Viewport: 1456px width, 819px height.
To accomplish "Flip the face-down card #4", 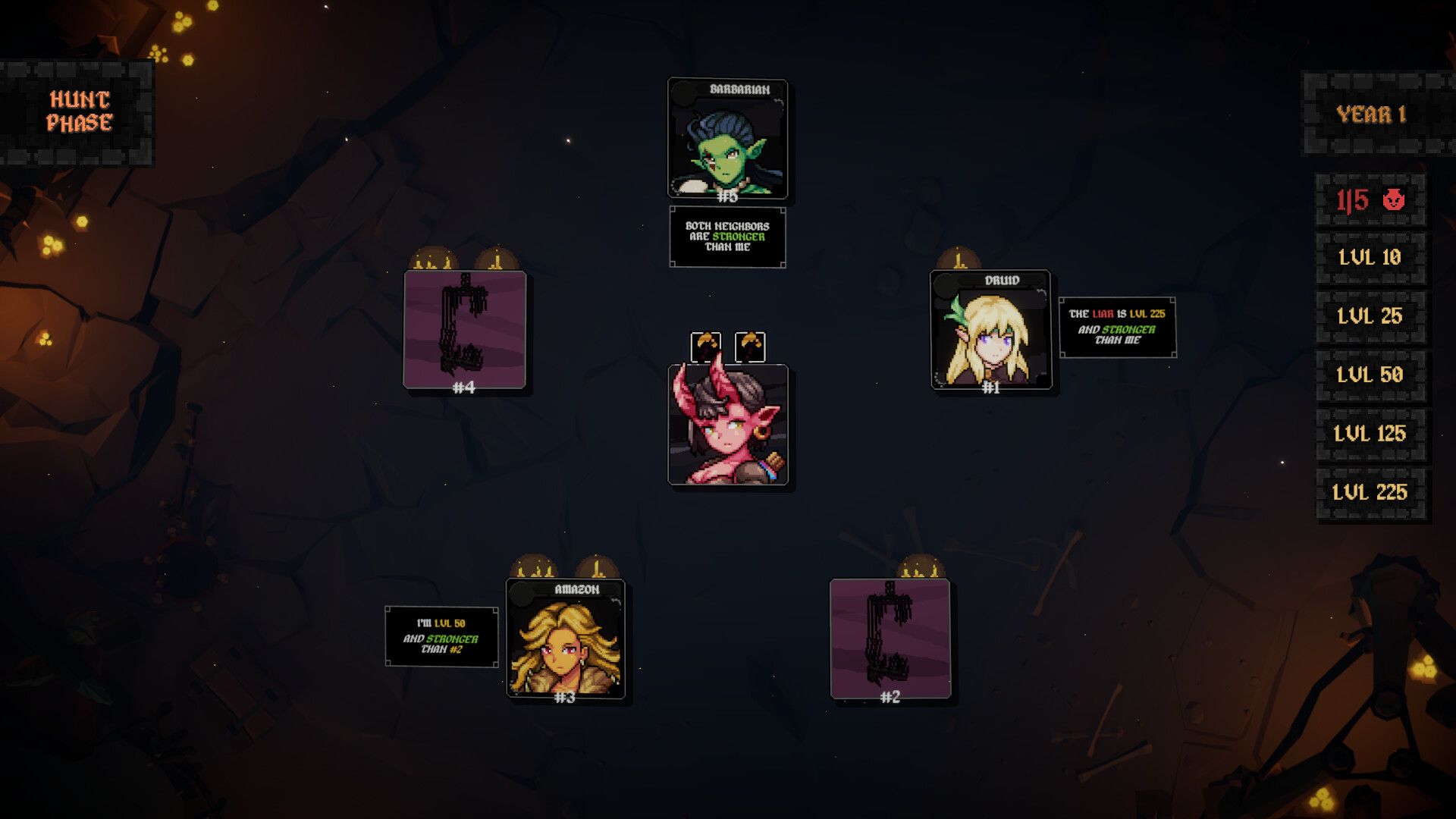I will (464, 332).
